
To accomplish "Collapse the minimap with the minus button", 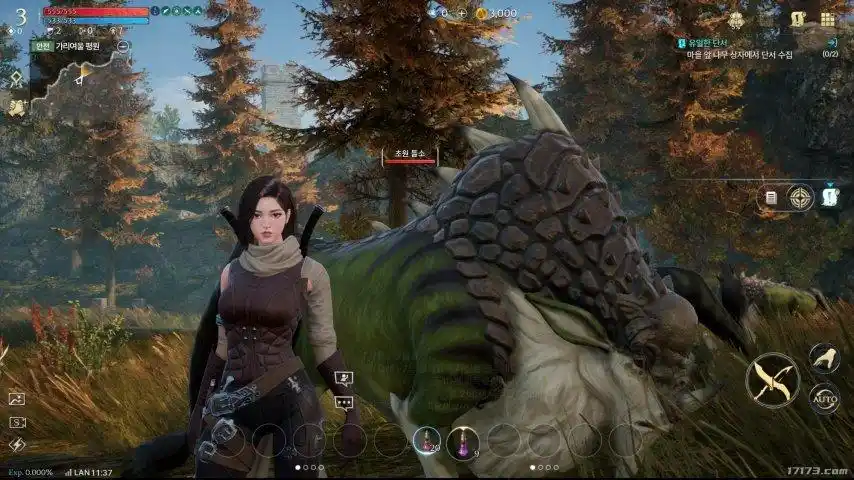I will click(123, 46).
